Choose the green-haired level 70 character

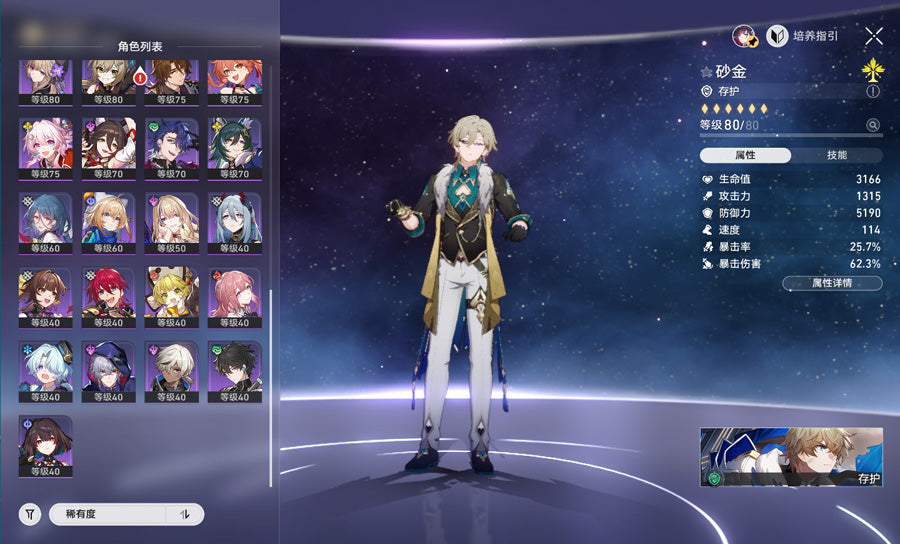(x=234, y=147)
